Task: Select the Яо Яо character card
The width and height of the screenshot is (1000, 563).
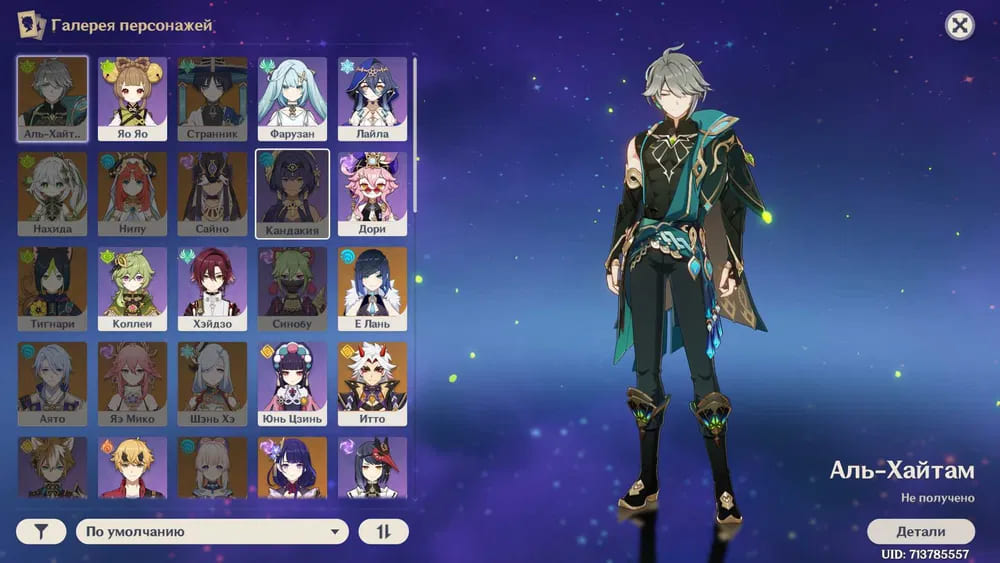Action: click(x=132, y=97)
